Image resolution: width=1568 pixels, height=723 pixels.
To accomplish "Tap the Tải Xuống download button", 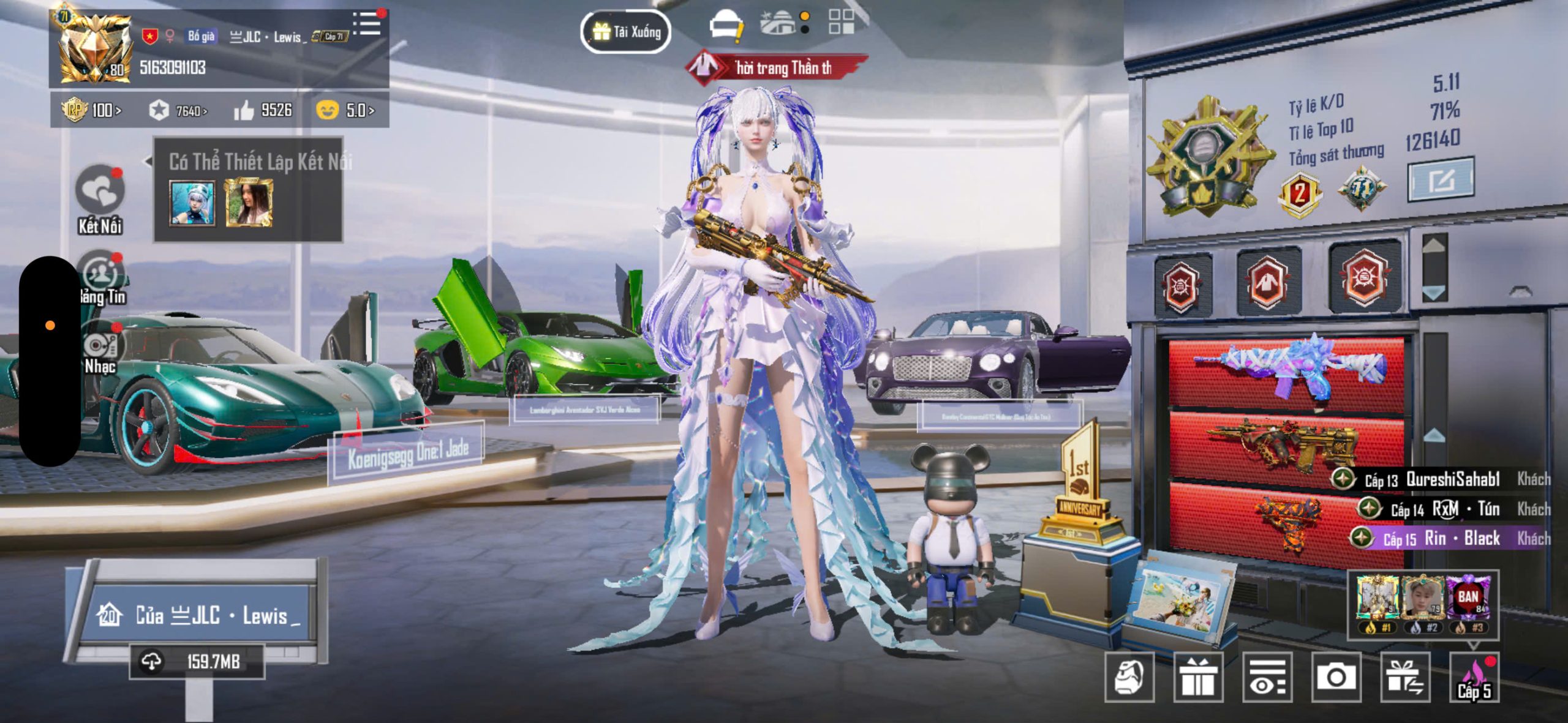I will pyautogui.click(x=625, y=32).
